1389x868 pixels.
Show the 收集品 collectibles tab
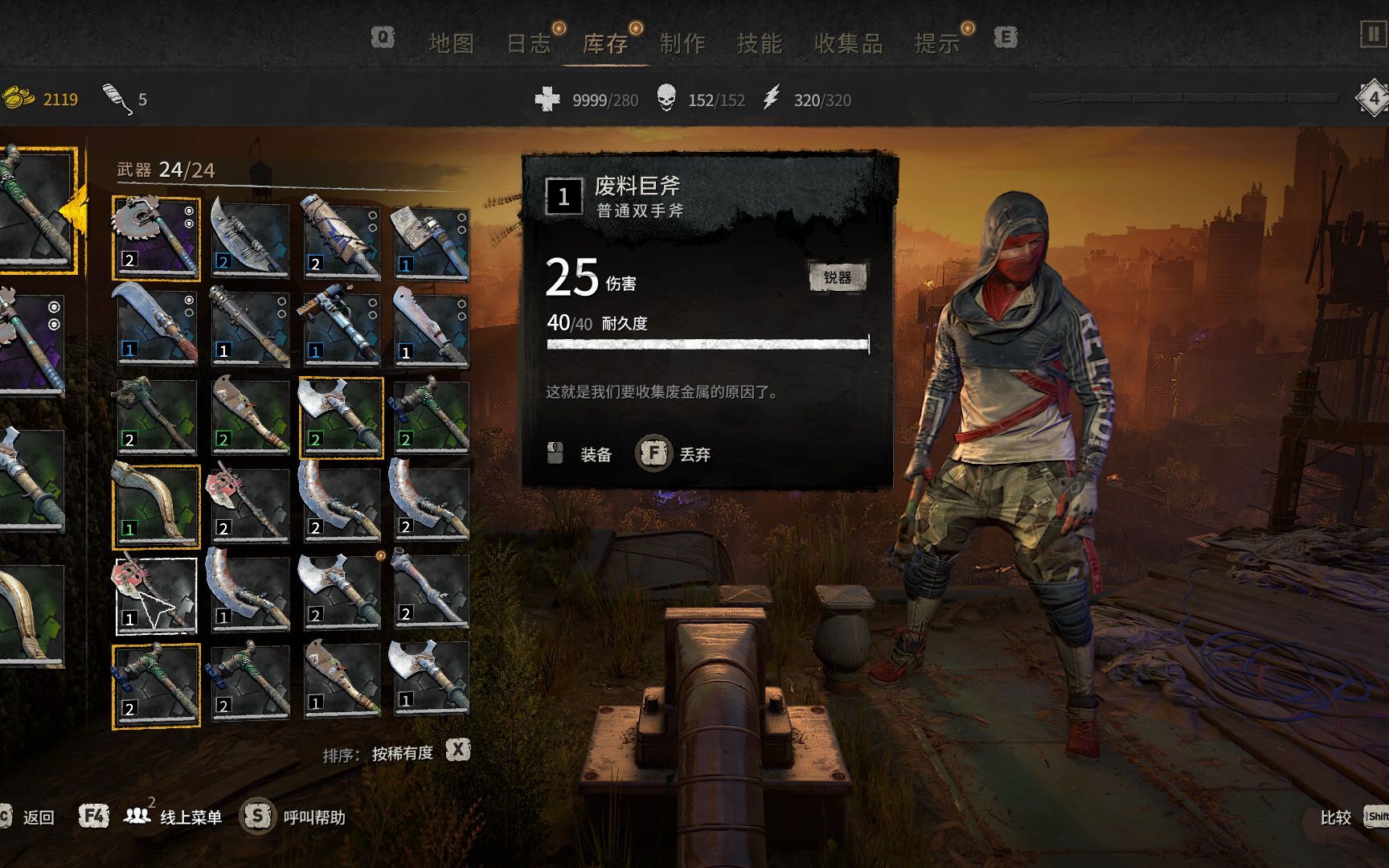(x=848, y=43)
